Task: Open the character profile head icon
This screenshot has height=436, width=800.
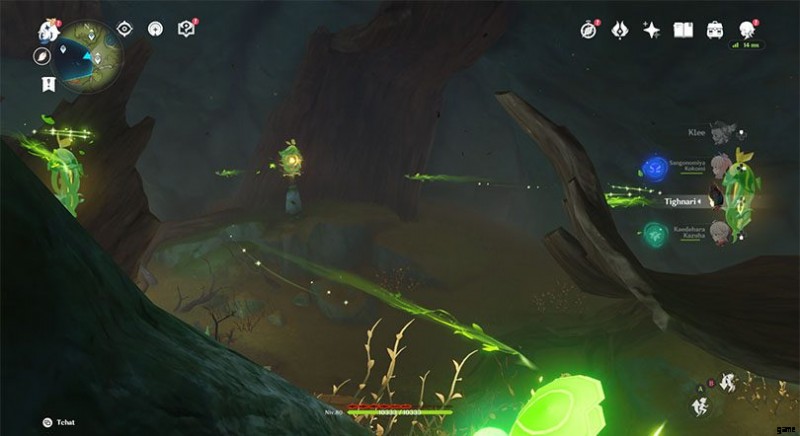Action: 746,29
